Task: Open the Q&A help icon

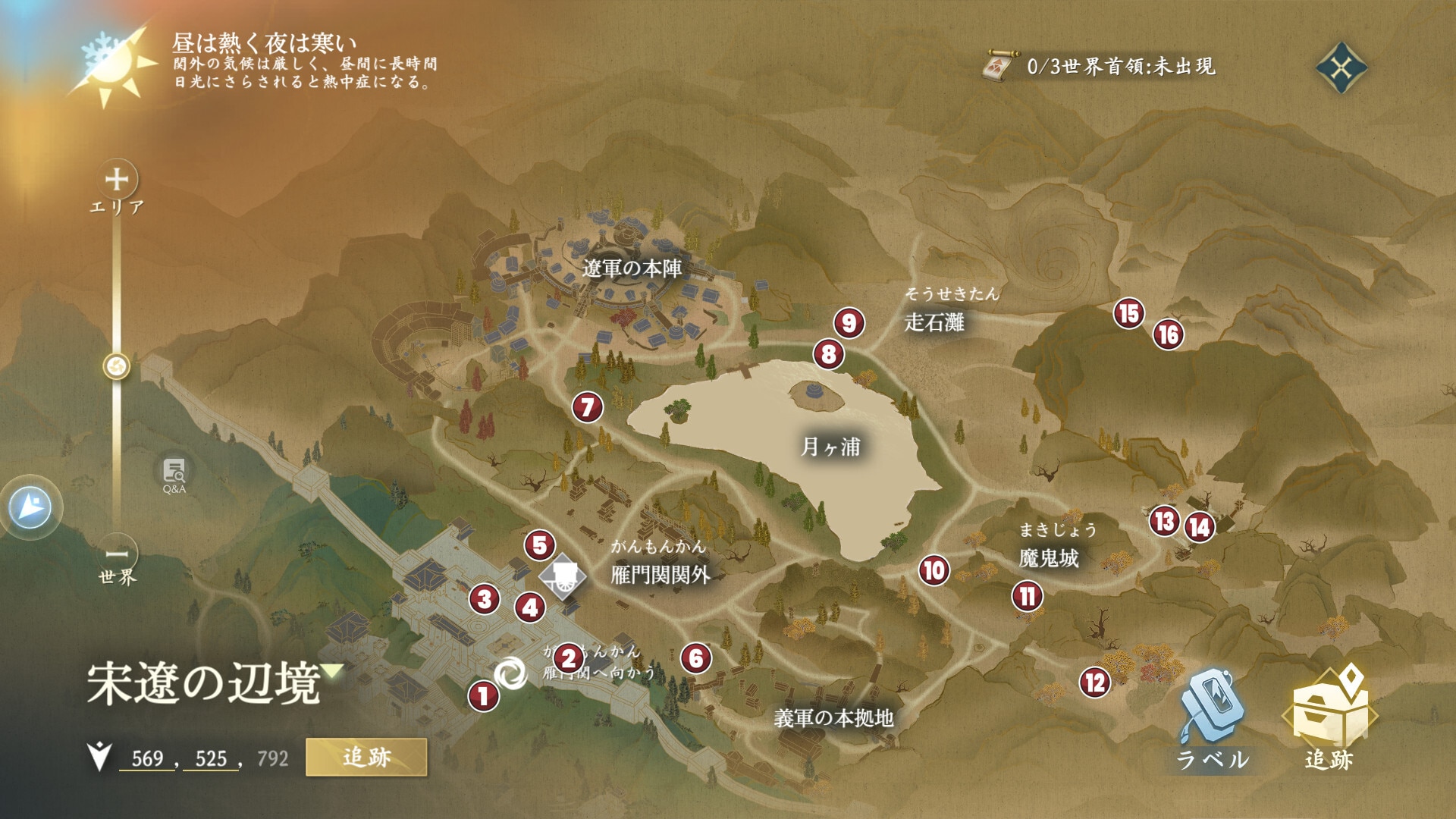Action: (174, 474)
